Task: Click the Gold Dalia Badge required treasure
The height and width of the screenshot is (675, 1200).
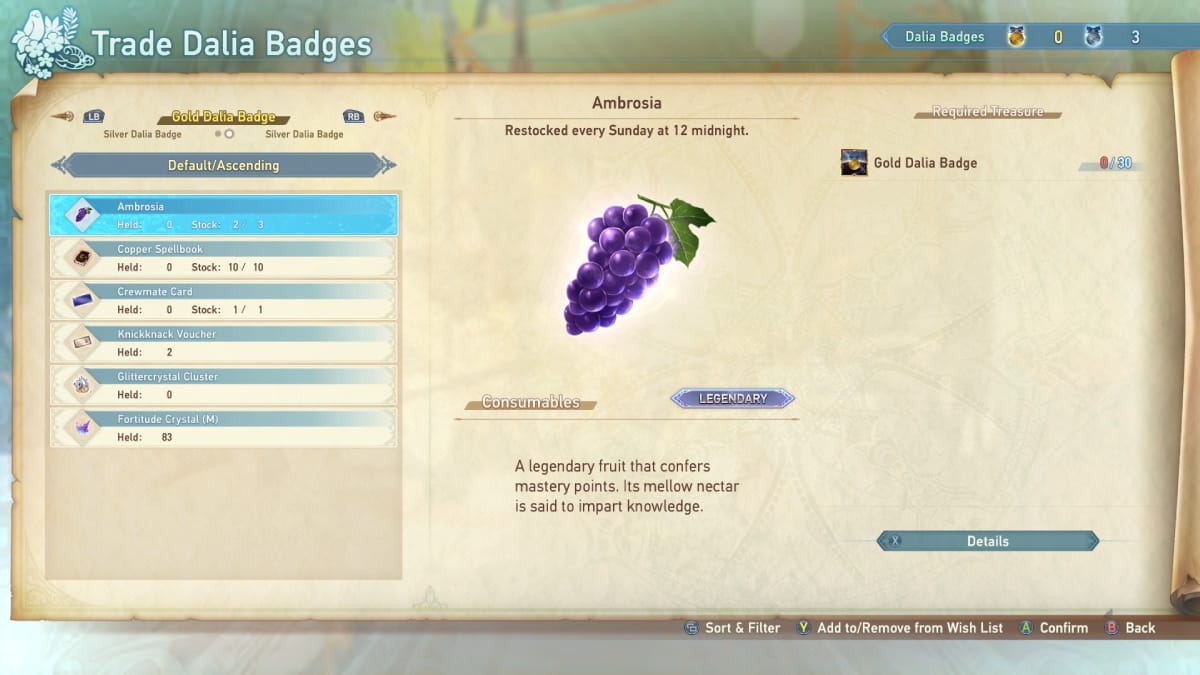Action: [925, 163]
